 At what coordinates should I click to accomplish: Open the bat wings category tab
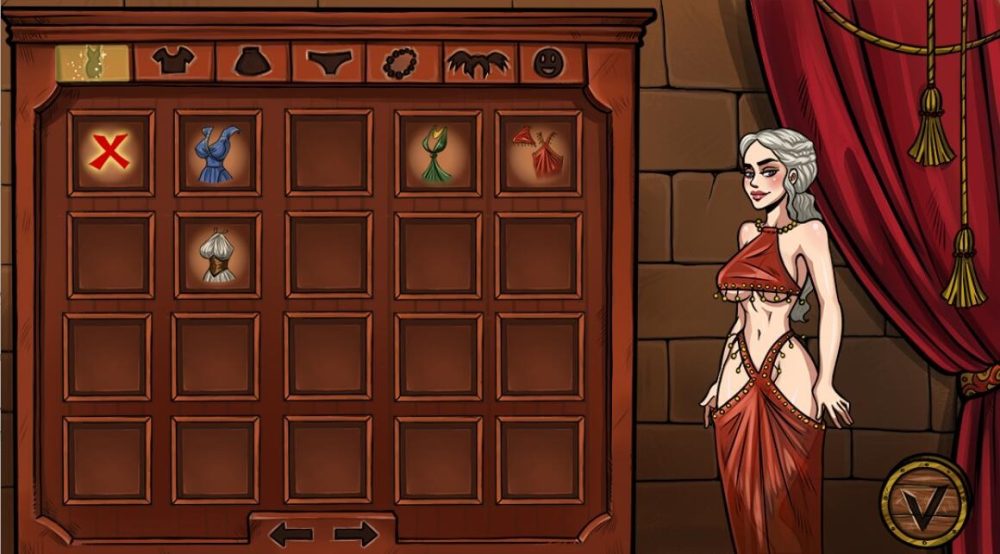[x=478, y=62]
